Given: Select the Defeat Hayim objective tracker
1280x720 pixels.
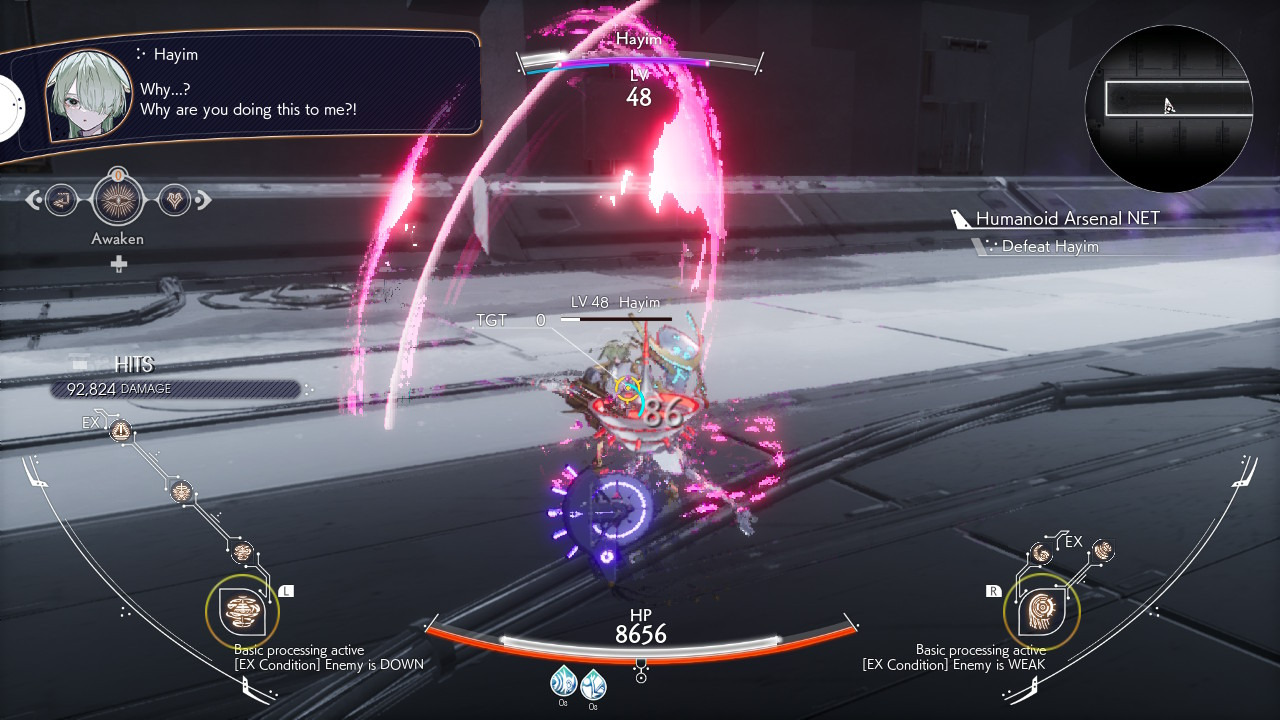Looking at the screenshot, I should coord(1049,246).
